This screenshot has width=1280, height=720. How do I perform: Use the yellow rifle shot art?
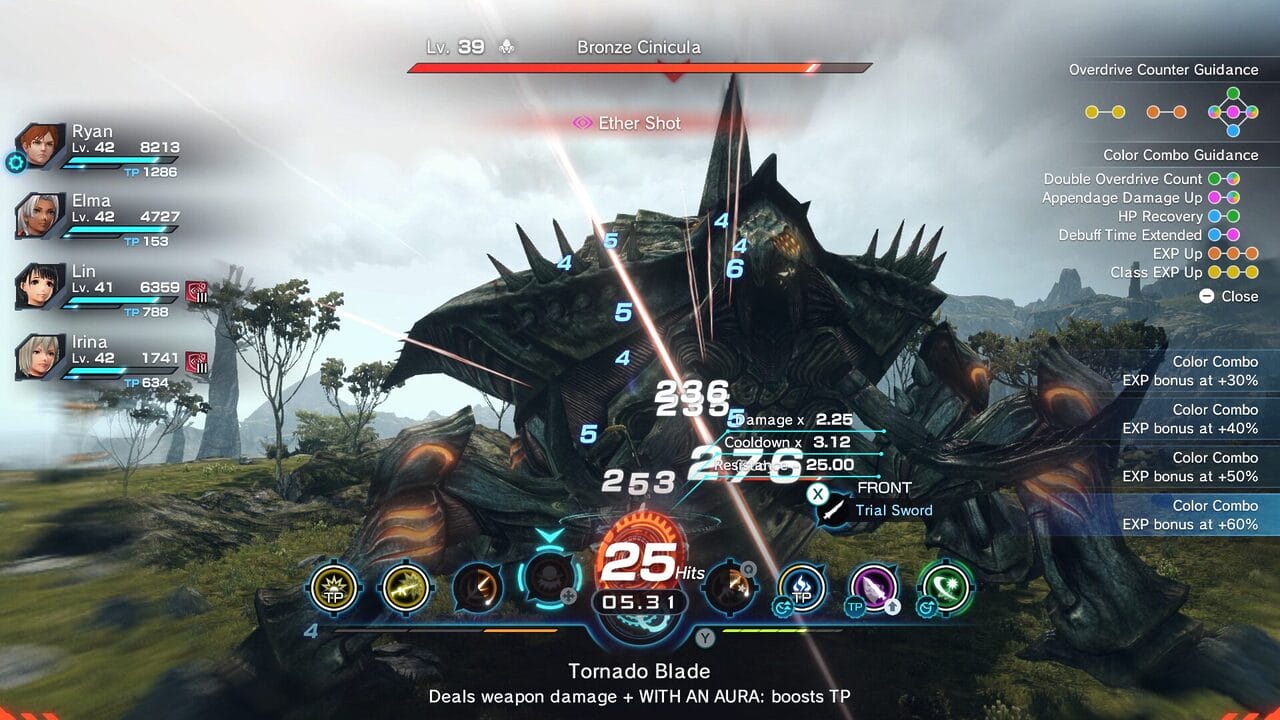[405, 587]
